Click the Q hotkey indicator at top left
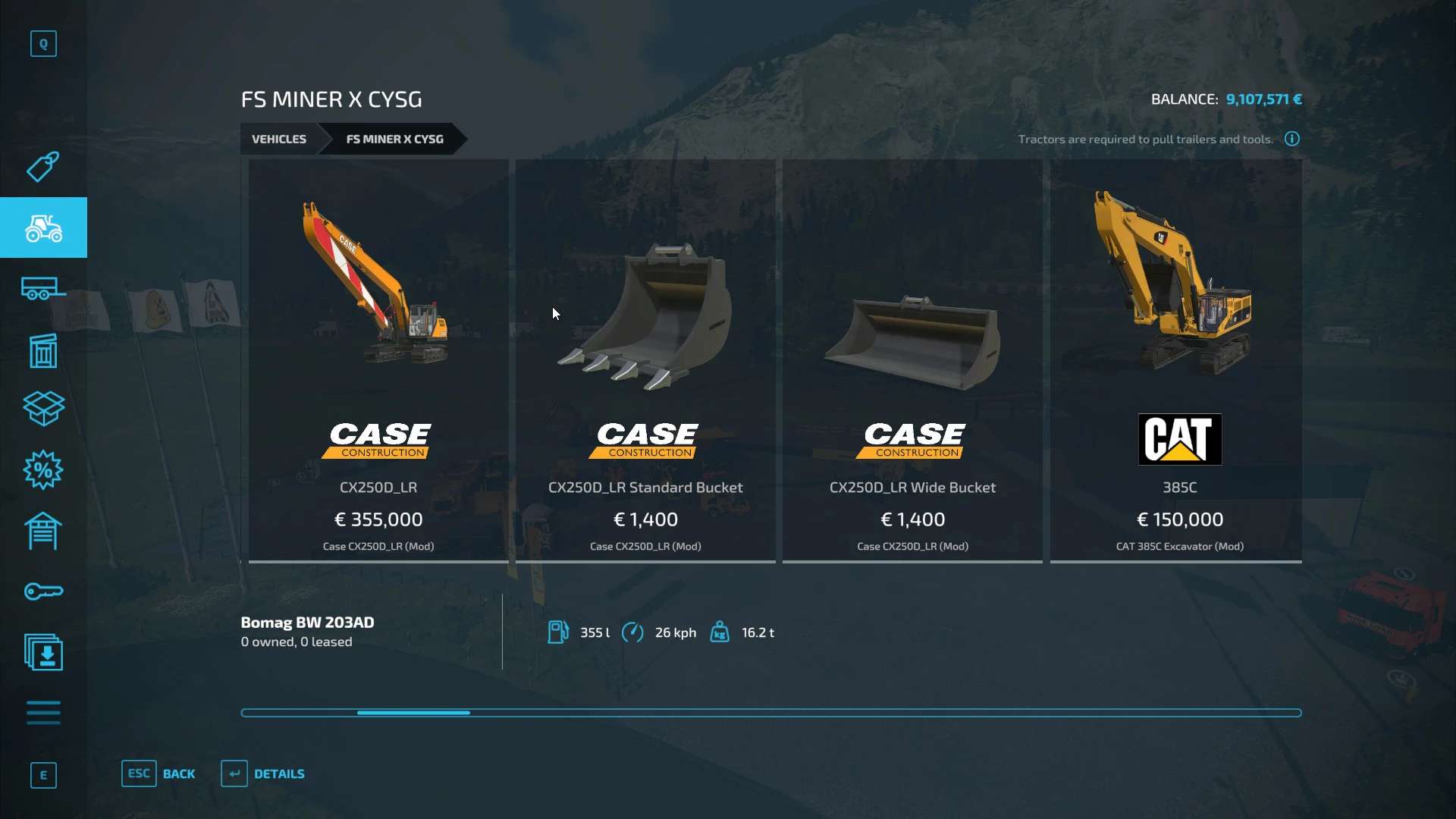1456x819 pixels. (43, 43)
